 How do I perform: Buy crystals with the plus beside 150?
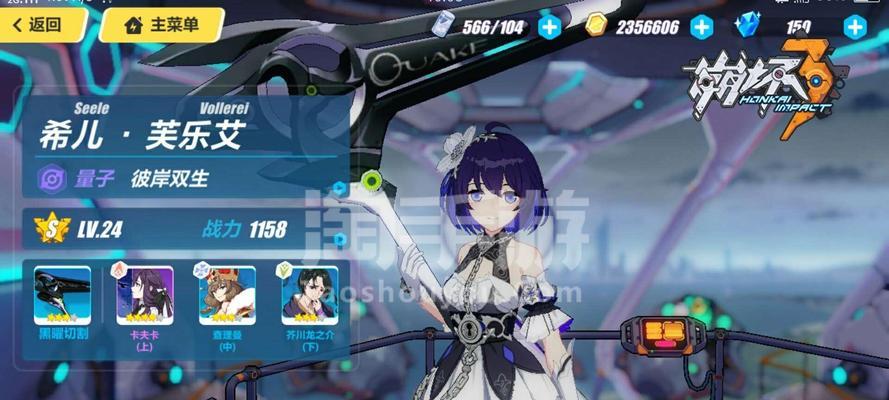(854, 27)
